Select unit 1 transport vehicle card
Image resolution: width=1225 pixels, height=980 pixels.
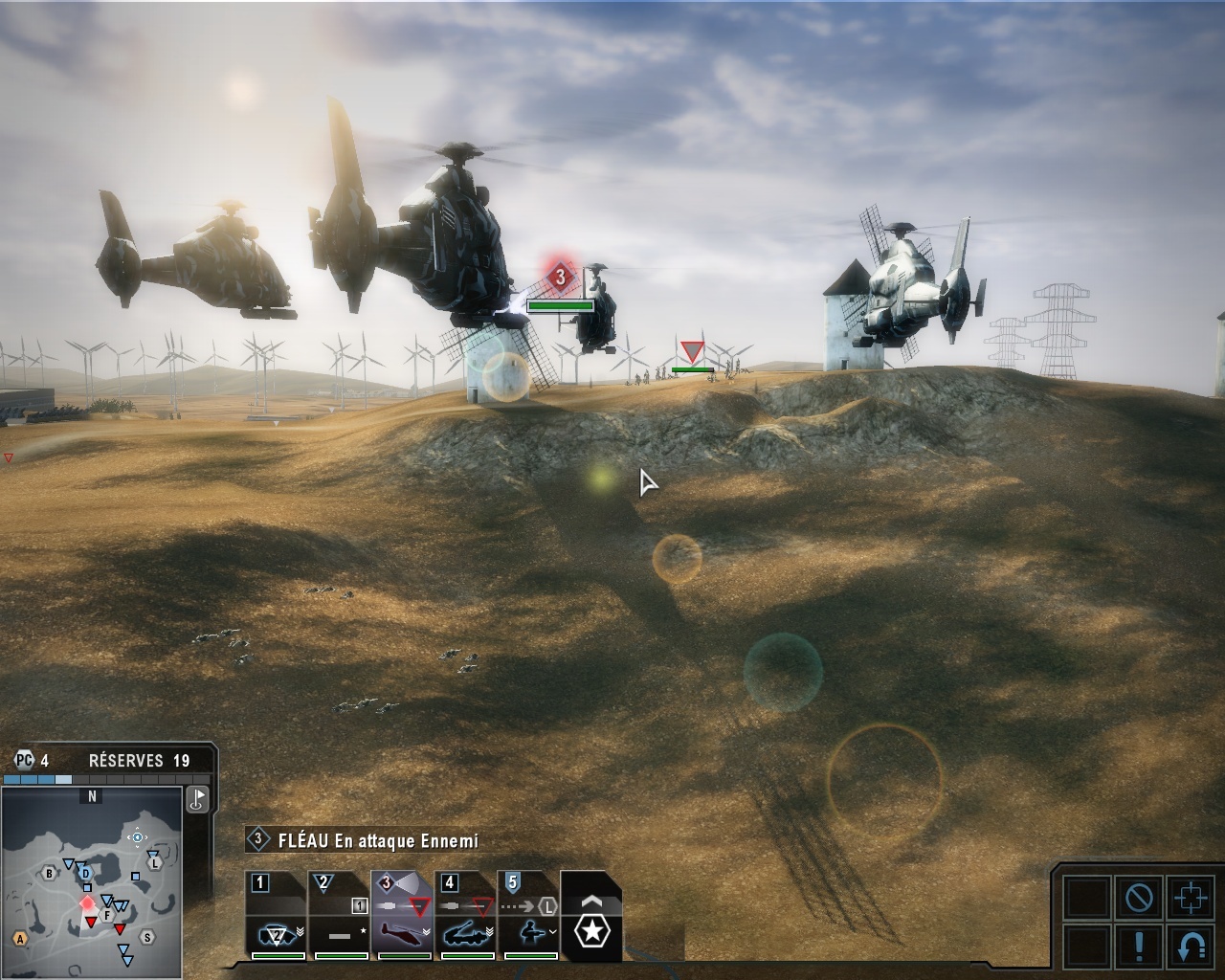tap(277, 916)
